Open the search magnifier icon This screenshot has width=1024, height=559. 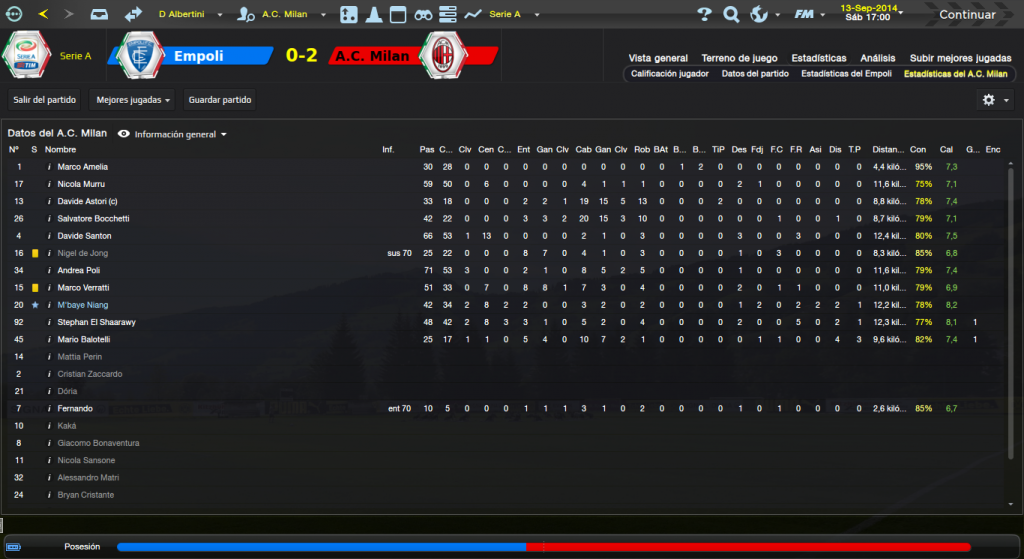(x=731, y=15)
